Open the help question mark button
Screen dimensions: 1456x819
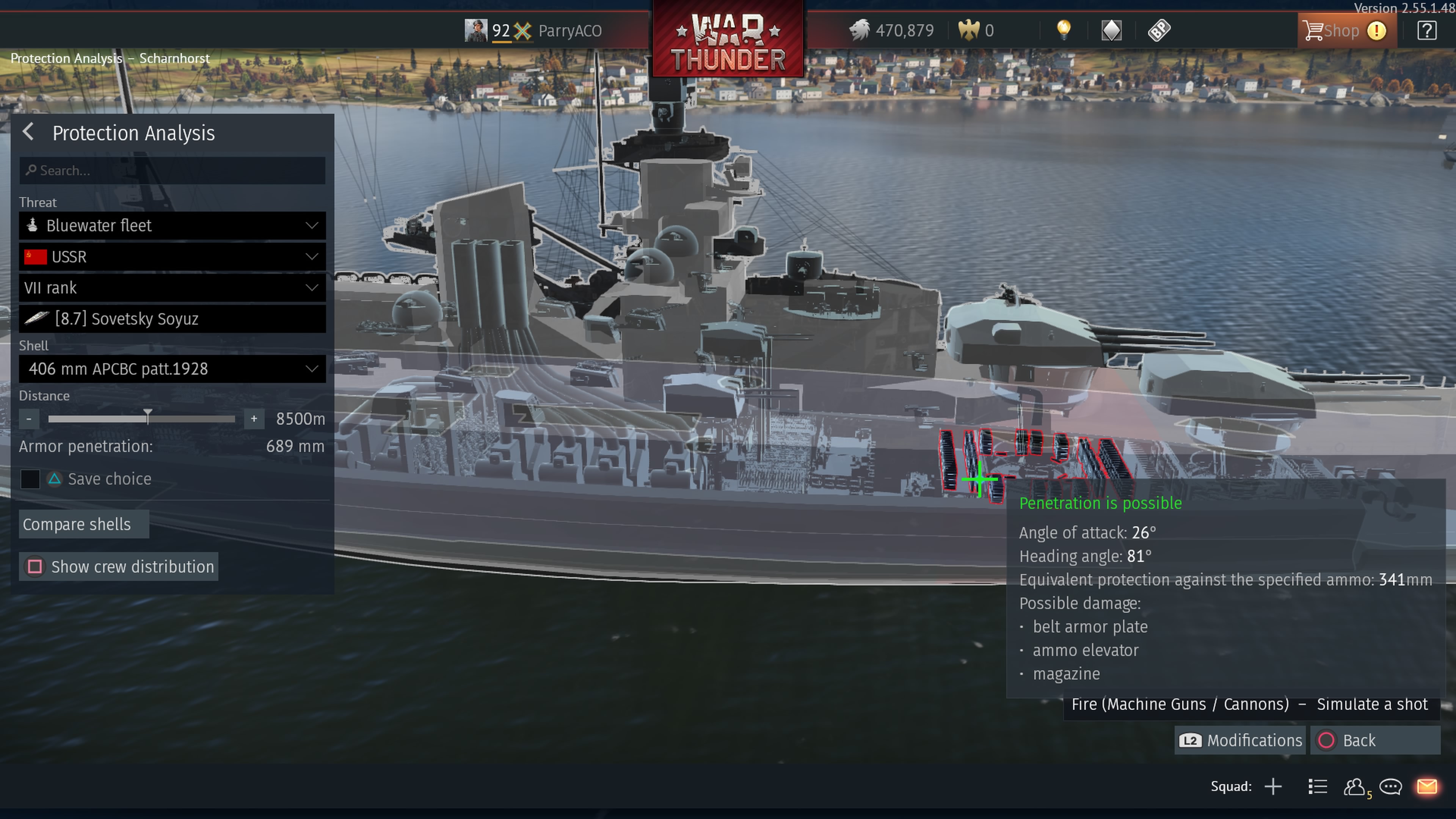(1426, 30)
